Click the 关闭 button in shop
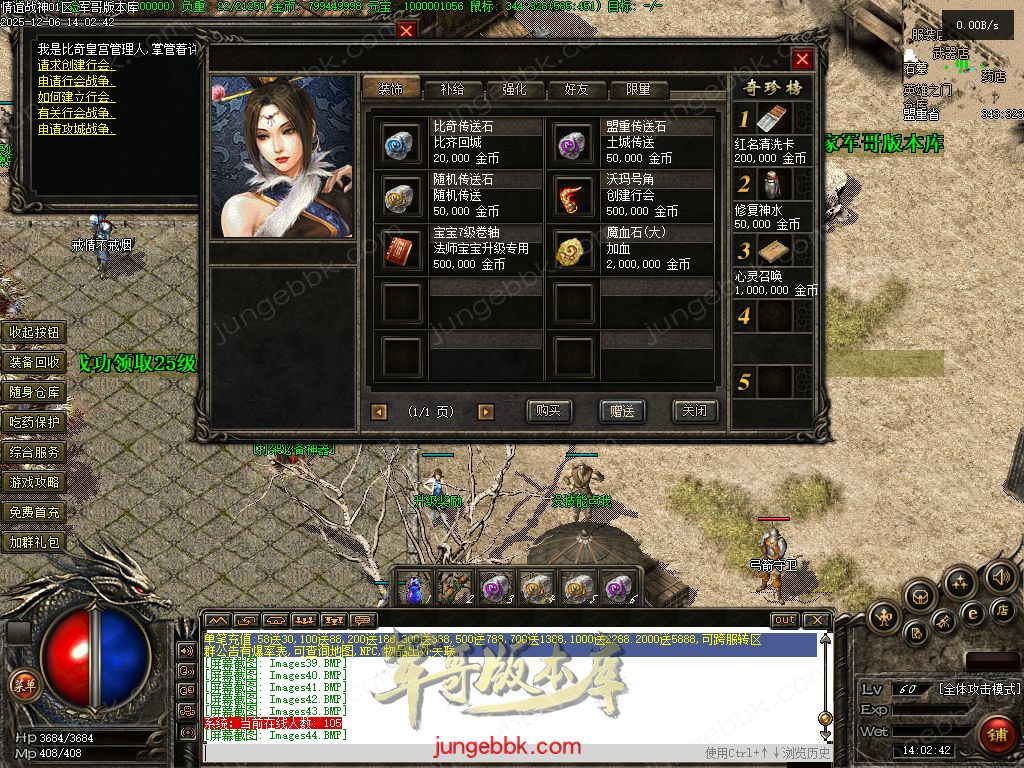The width and height of the screenshot is (1024, 768). 694,411
